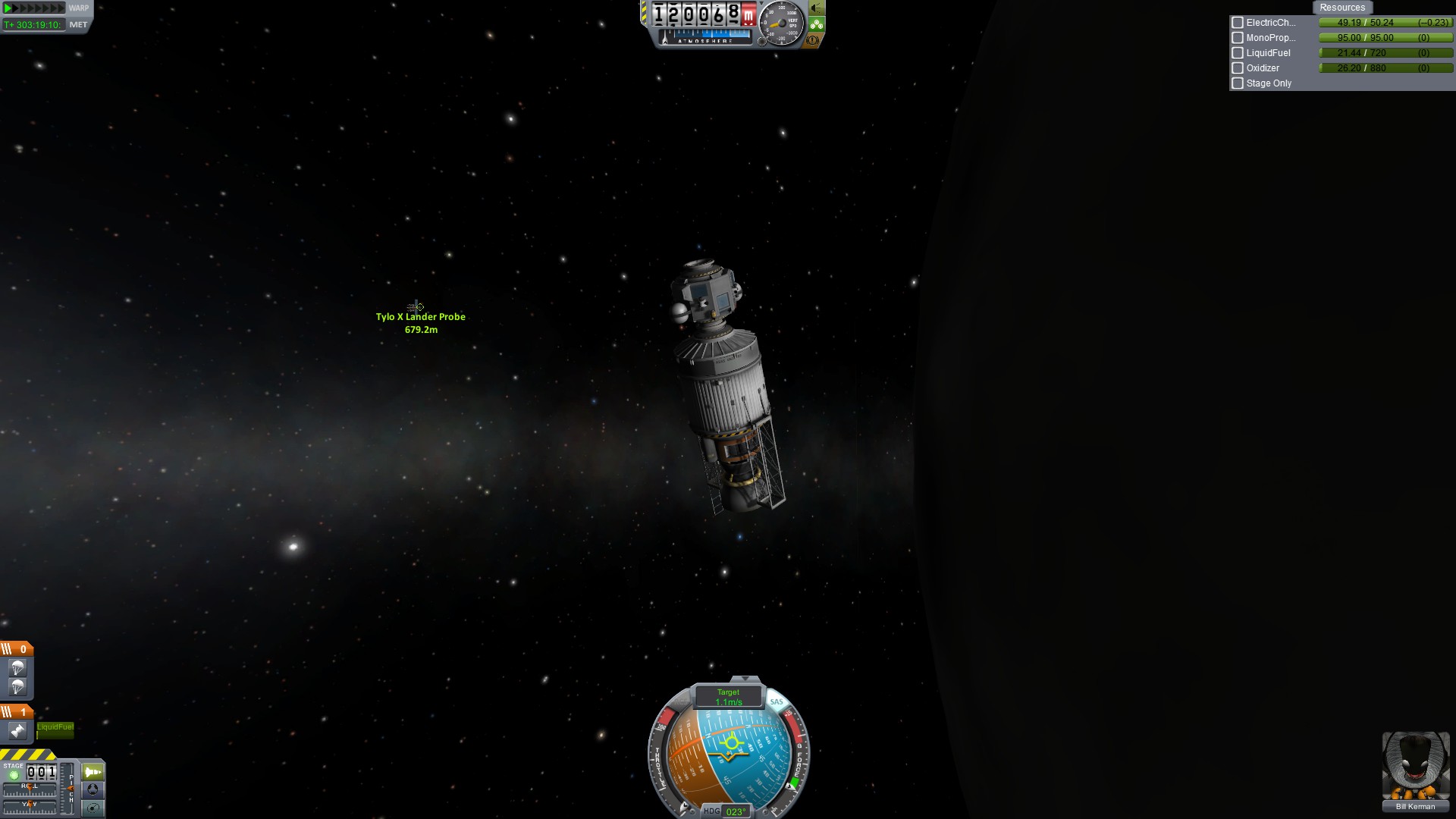Screen dimensions: 1456x819
Task: Enable the LiquidFuel resource checkbox
Action: pos(1238,53)
